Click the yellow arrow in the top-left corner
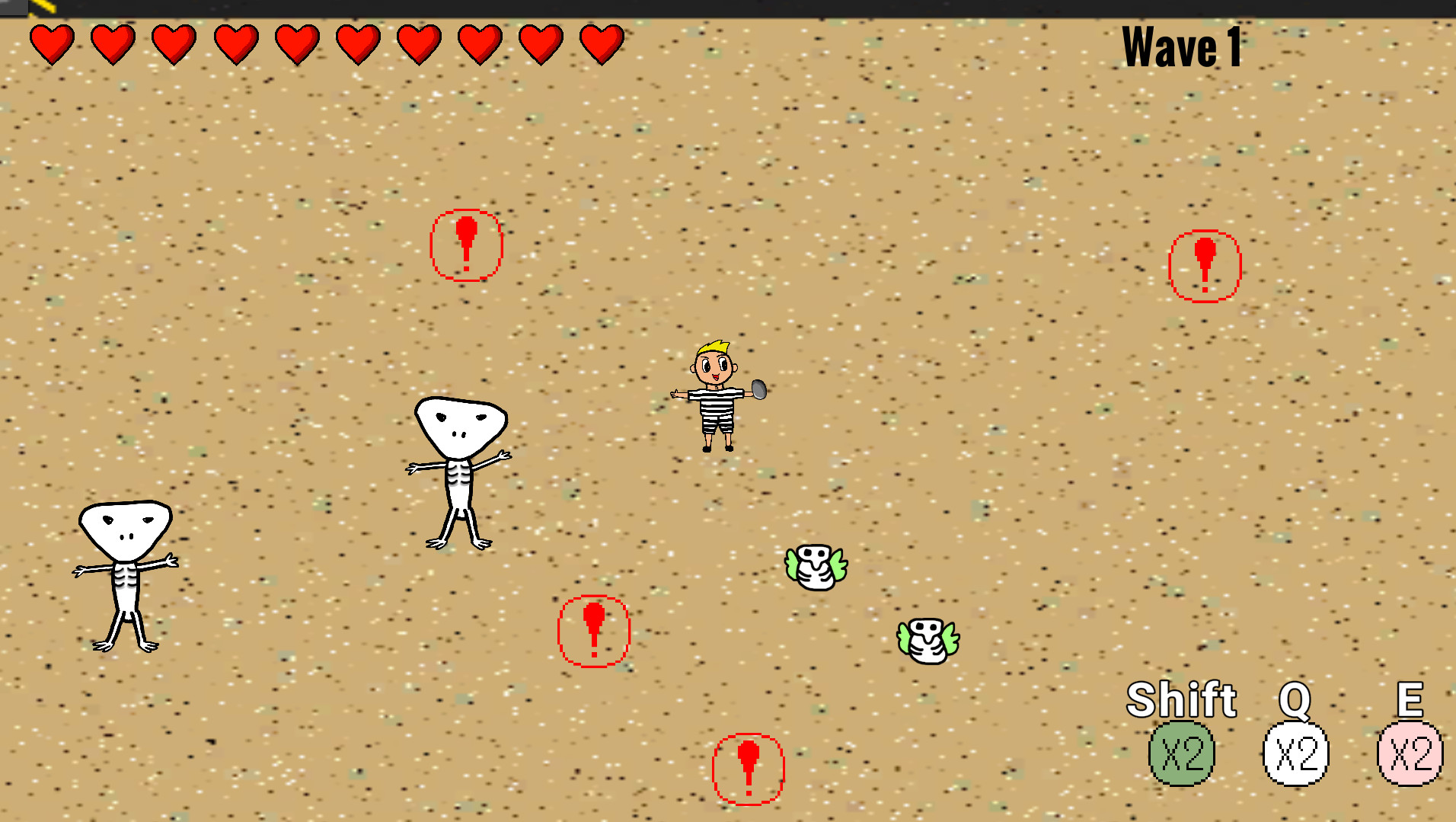The width and height of the screenshot is (1456, 822). pyautogui.click(x=42, y=8)
